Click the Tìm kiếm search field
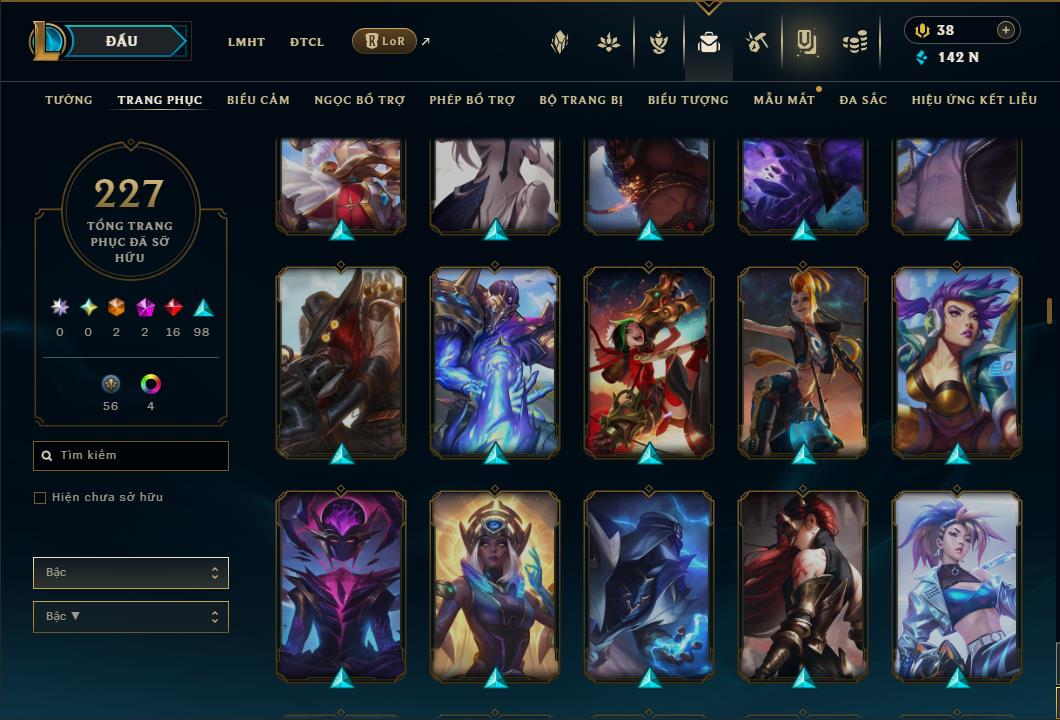 pos(131,456)
